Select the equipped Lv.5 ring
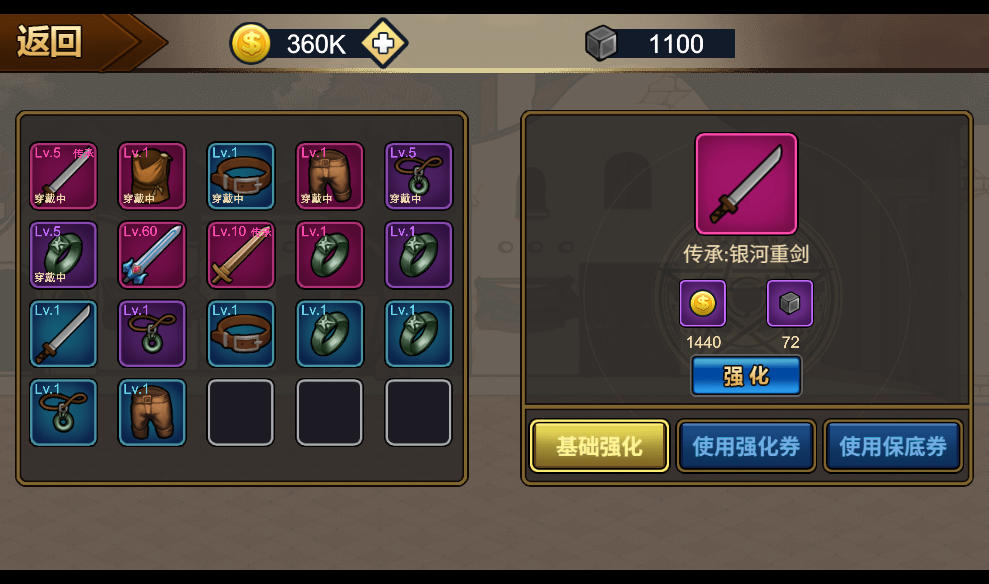989x584 pixels. [x=63, y=255]
